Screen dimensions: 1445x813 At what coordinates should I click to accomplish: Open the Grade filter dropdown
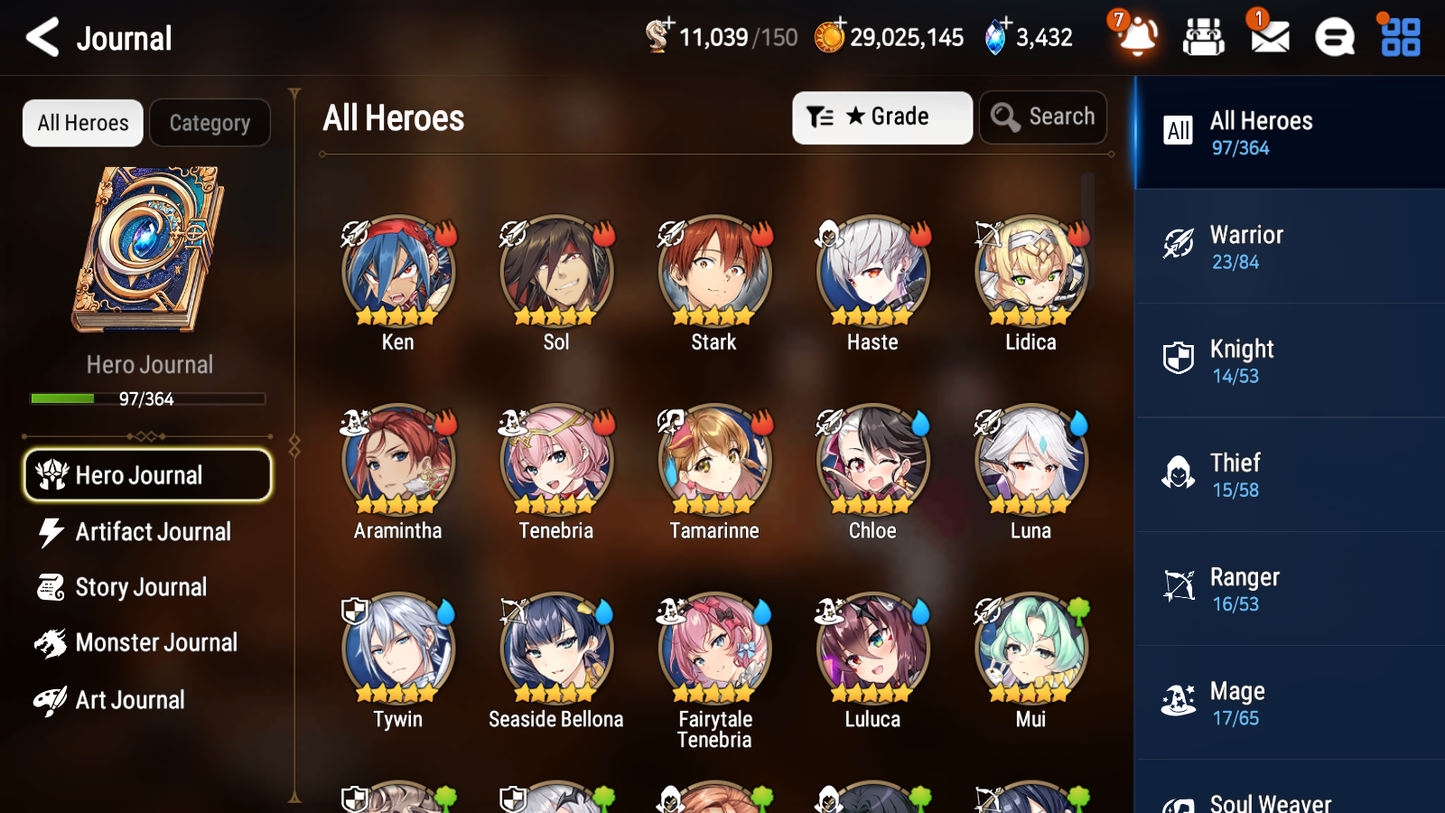tap(882, 117)
